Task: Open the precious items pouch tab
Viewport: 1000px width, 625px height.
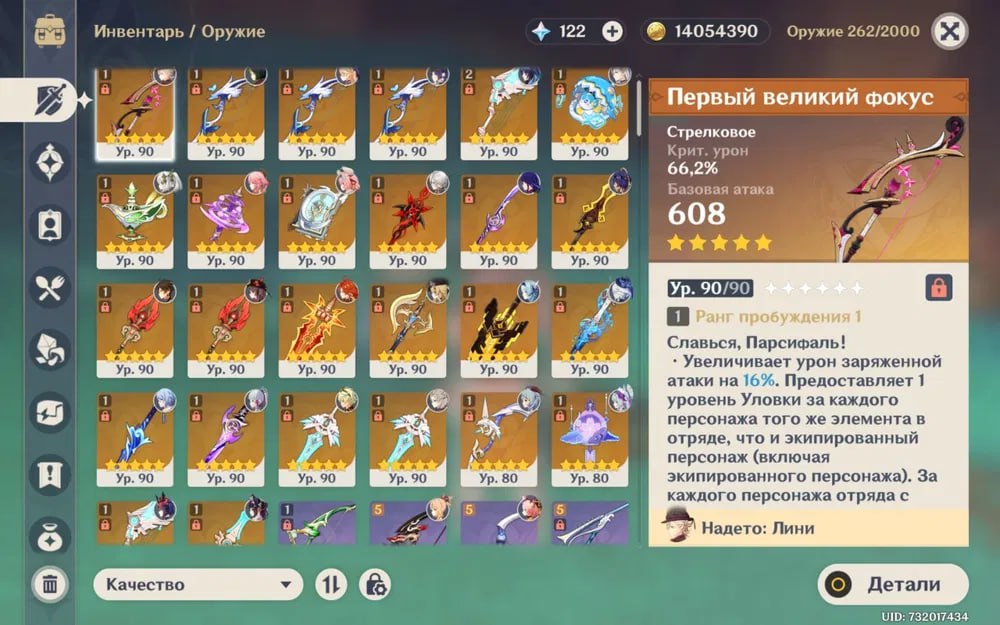Action: (50, 535)
